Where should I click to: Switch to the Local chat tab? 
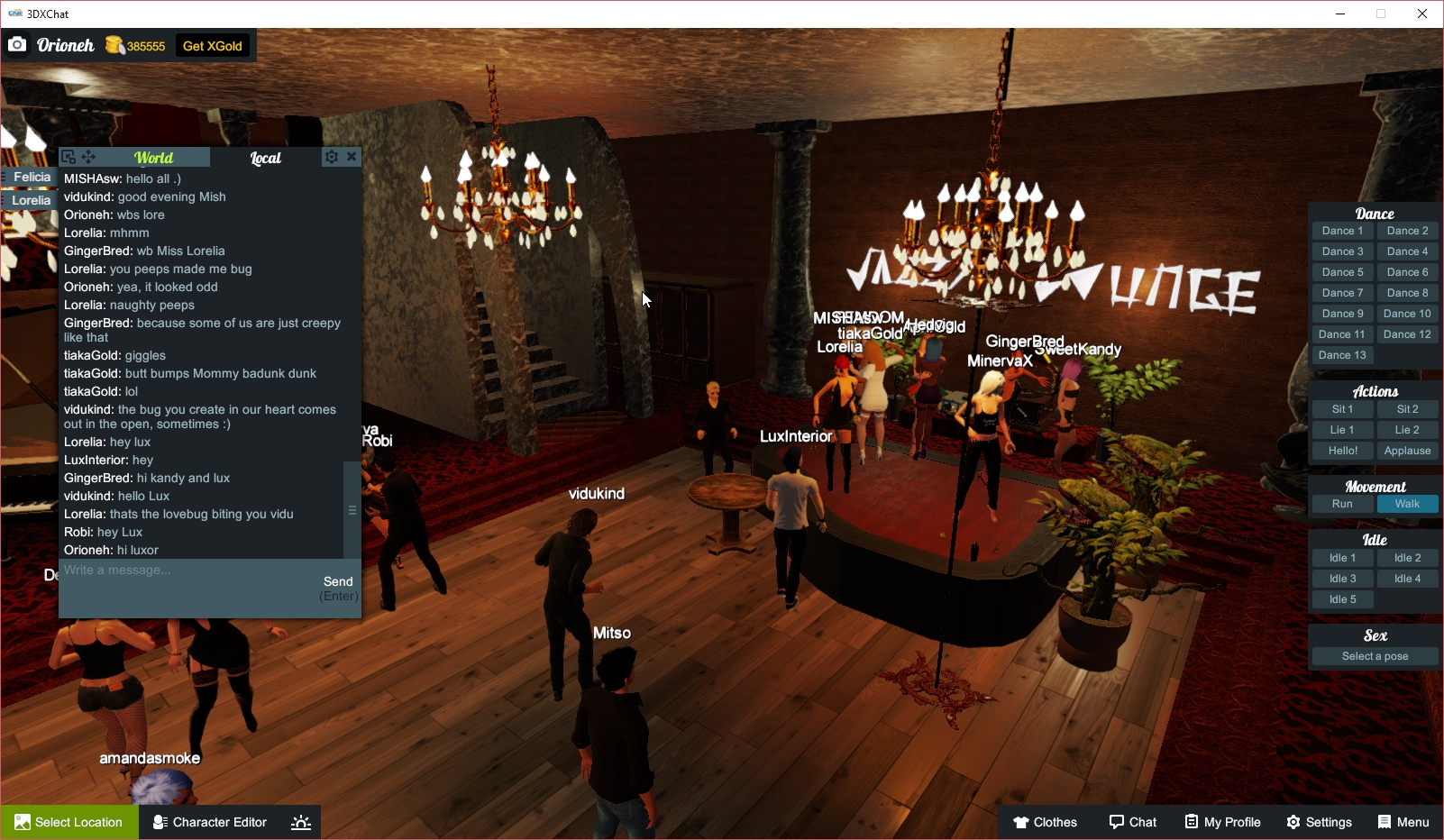click(264, 157)
